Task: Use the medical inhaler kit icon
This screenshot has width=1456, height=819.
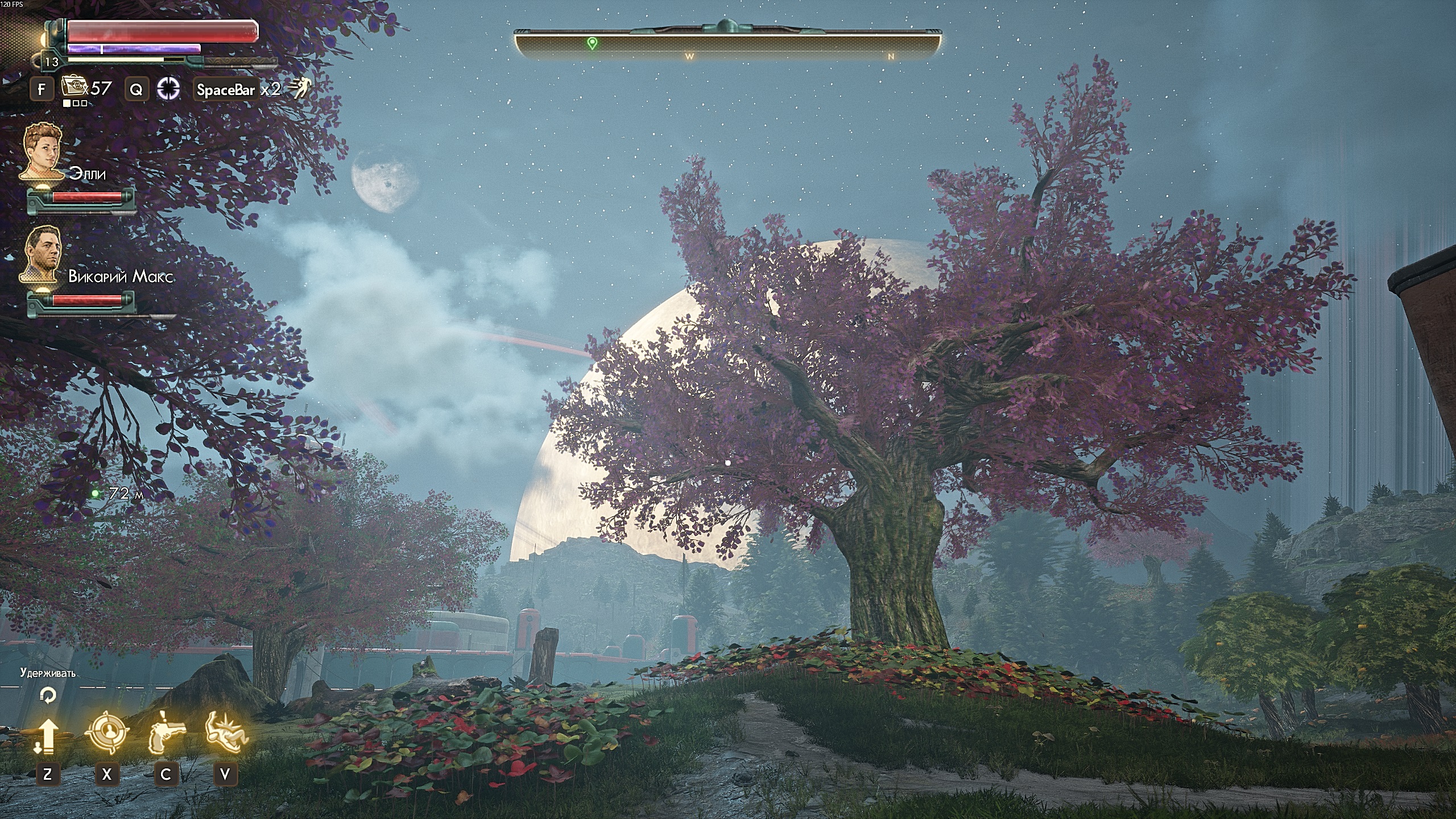Action: (x=72, y=87)
